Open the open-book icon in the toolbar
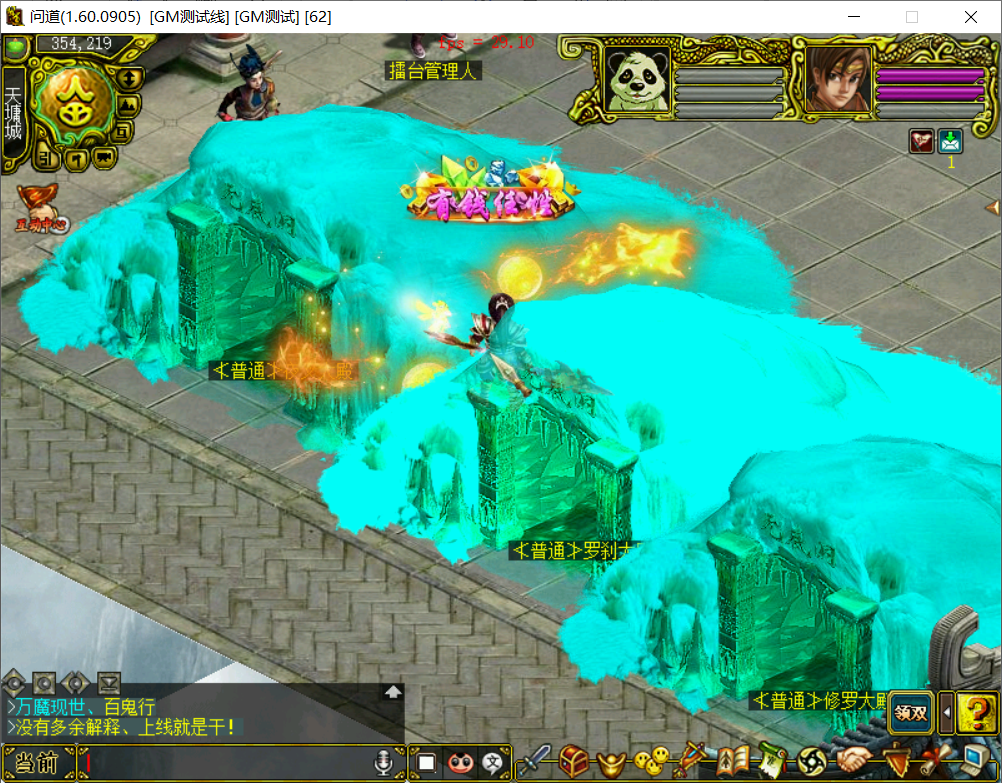Screen dimensions: 1002x783 (x=733, y=762)
